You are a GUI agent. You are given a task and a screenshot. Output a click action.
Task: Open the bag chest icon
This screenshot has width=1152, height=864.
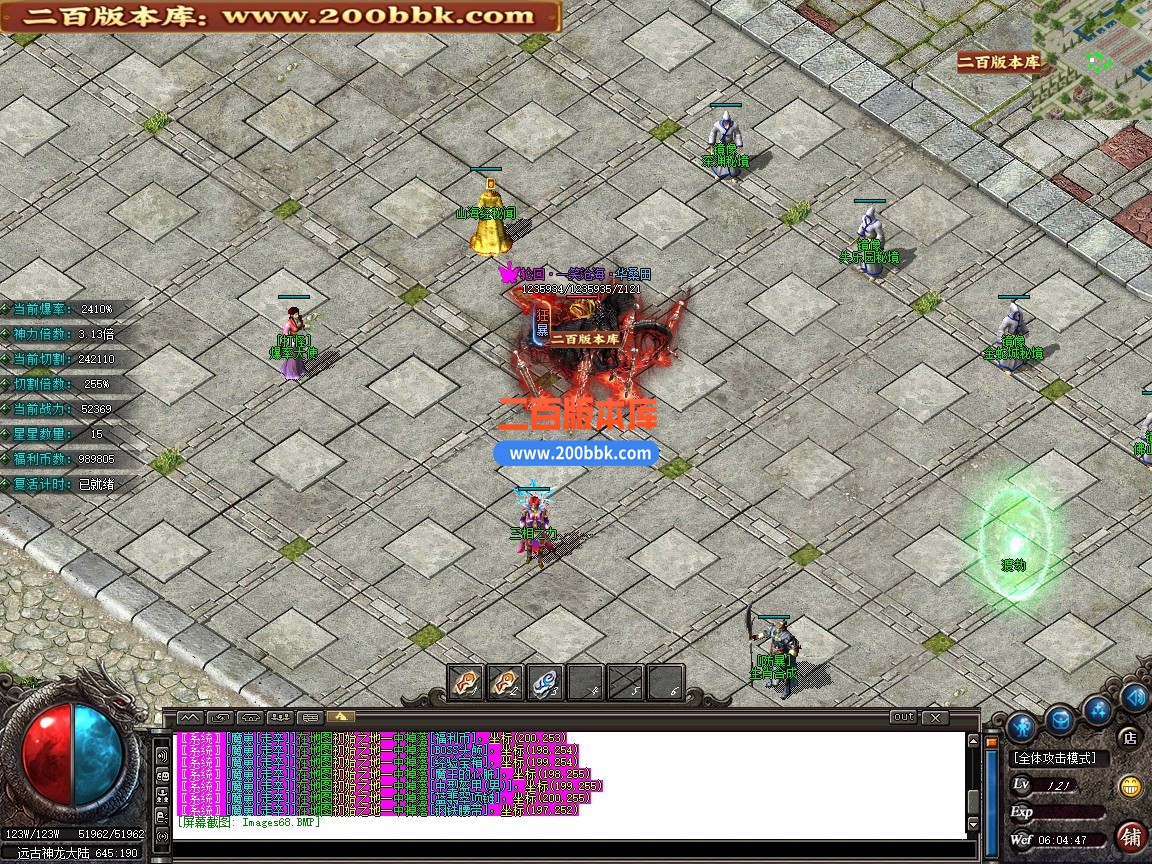coord(1060,718)
